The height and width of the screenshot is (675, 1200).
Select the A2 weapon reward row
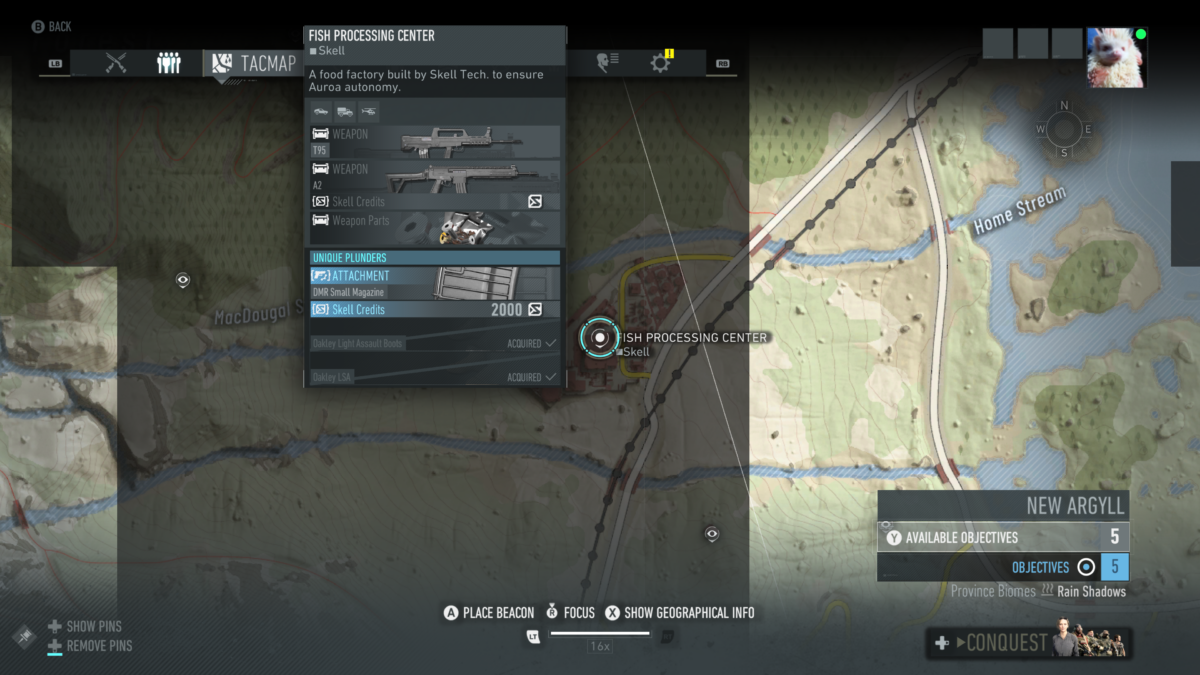tap(434, 177)
